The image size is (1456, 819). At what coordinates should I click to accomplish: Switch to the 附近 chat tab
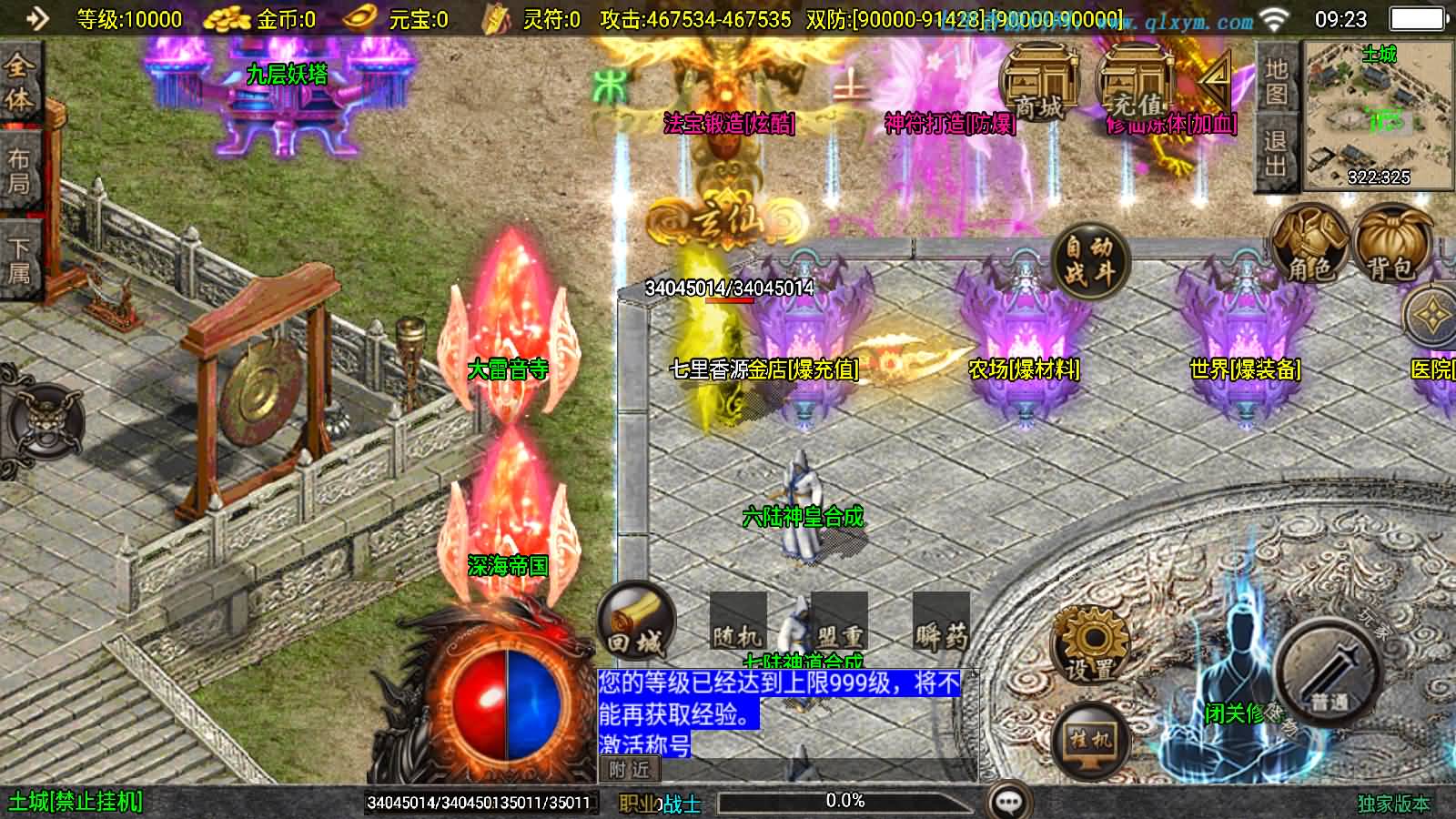point(629,770)
